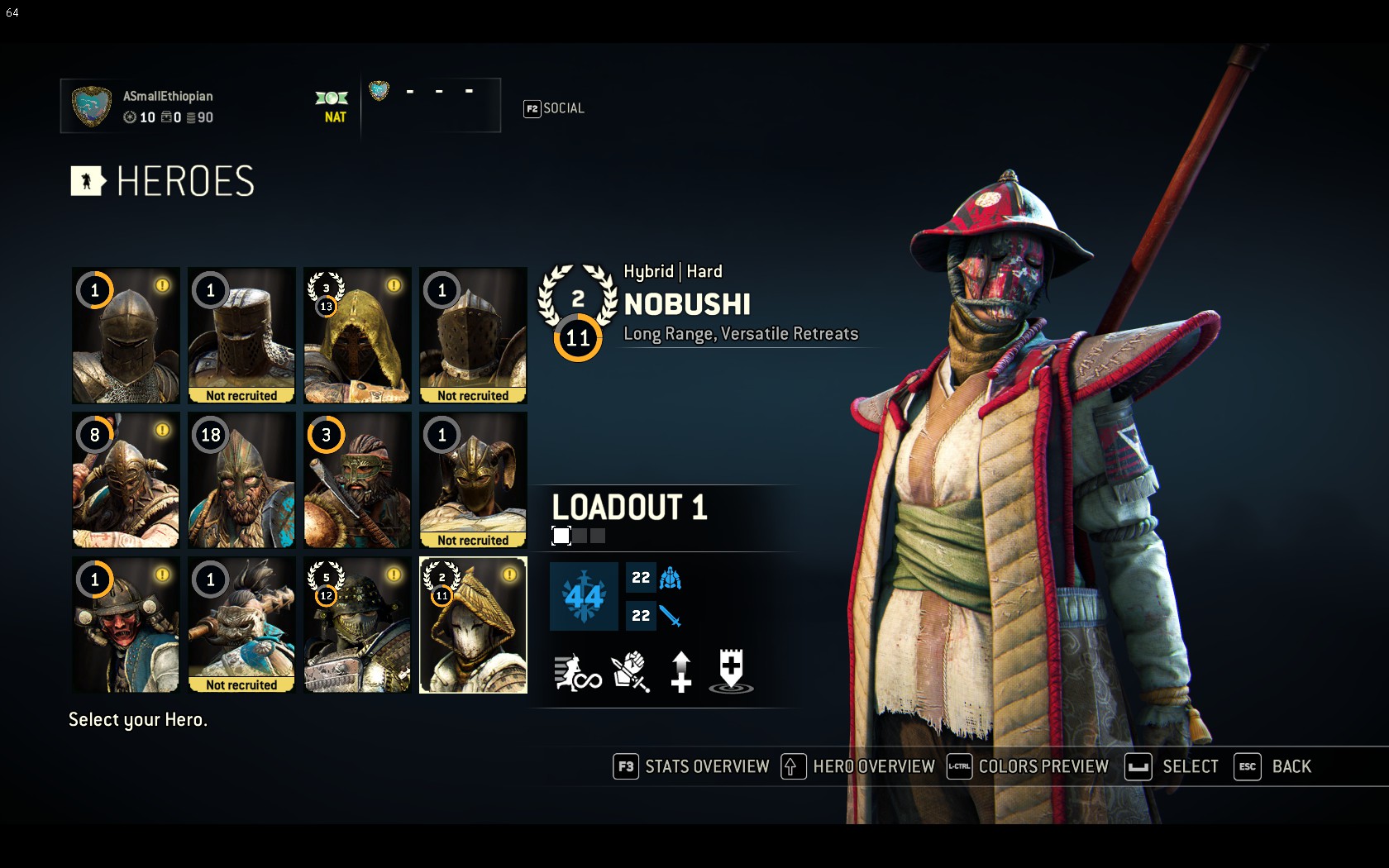
Task: Select the not-recruited Lawbringer tile
Action: point(473,335)
